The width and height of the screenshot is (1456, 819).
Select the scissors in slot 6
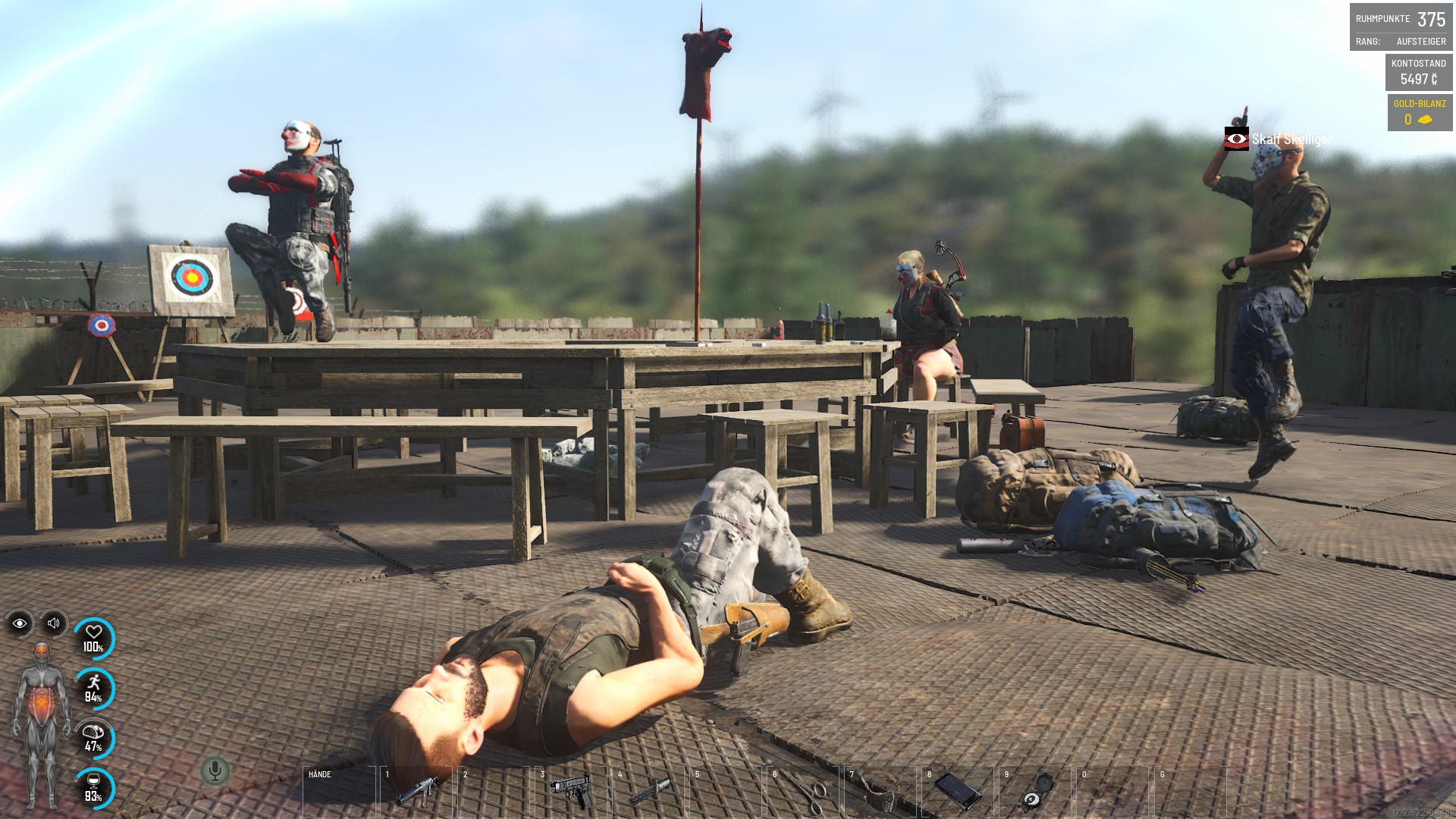803,792
